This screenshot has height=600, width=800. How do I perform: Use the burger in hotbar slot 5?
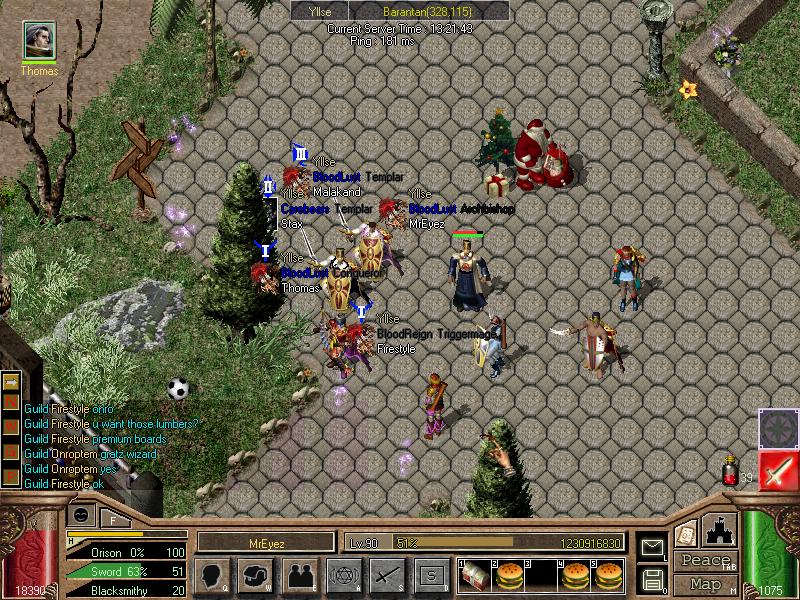coord(609,575)
